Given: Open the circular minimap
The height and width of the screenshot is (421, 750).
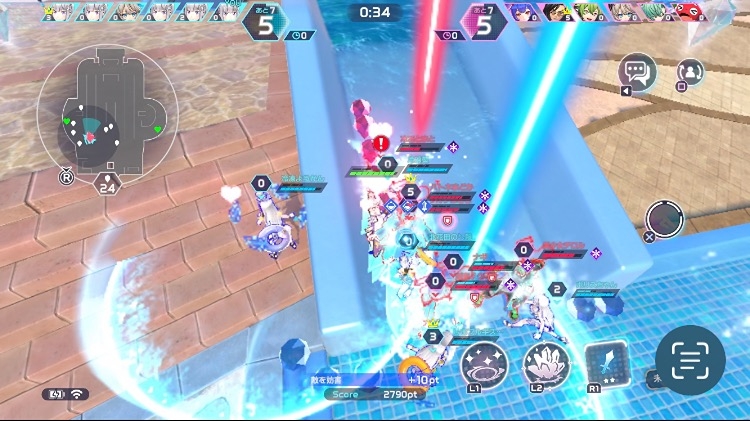Looking at the screenshot, I should [106, 110].
